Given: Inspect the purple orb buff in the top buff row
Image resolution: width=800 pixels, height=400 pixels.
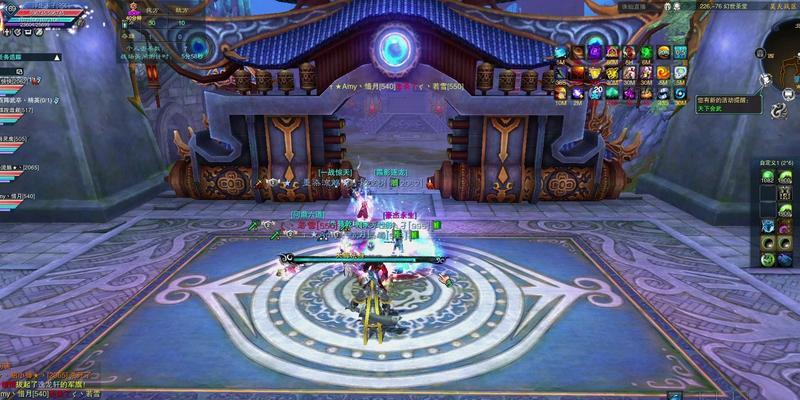Looking at the screenshot, I should 594,52.
